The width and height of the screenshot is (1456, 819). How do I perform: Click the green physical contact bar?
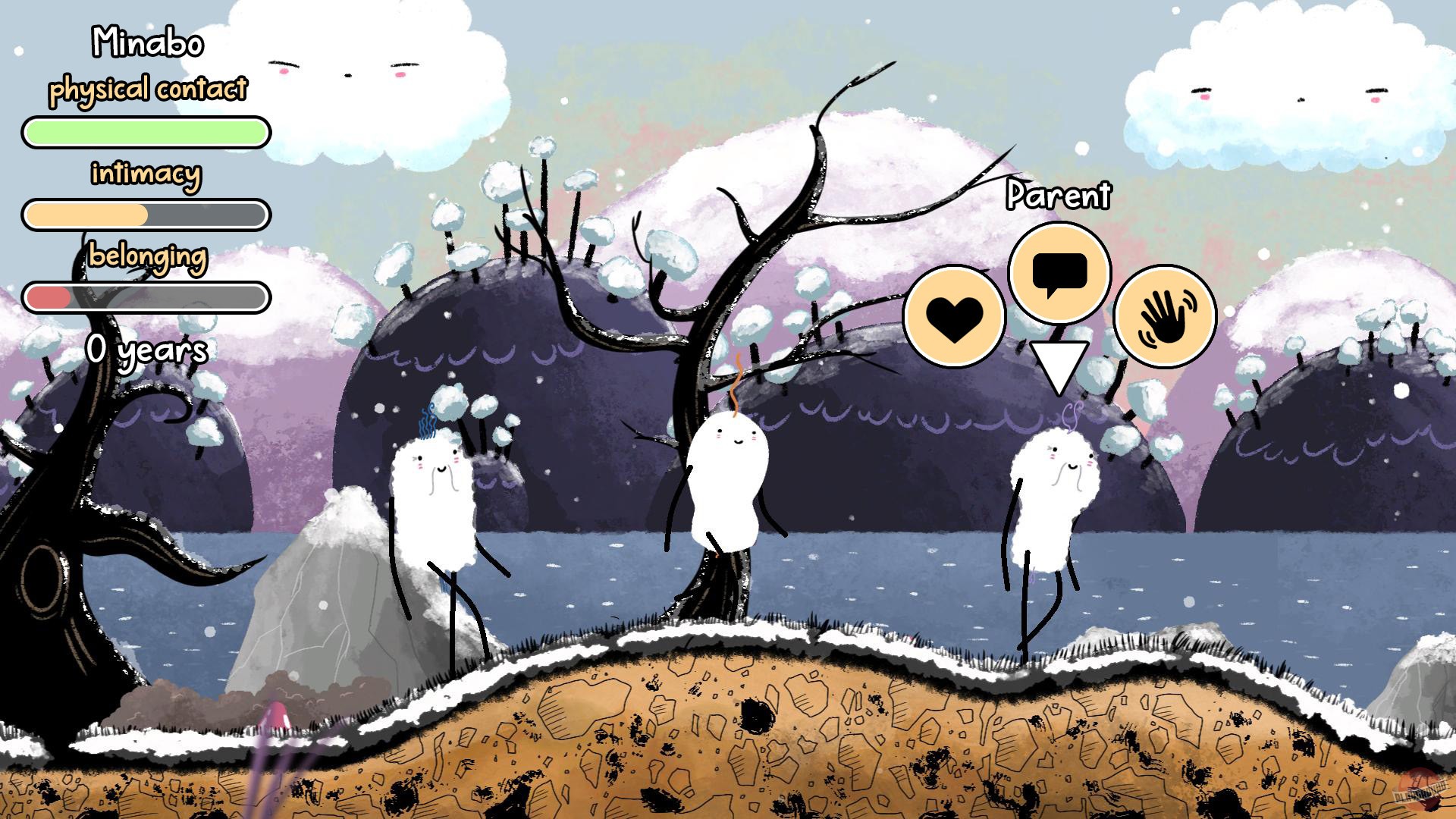click(x=146, y=132)
